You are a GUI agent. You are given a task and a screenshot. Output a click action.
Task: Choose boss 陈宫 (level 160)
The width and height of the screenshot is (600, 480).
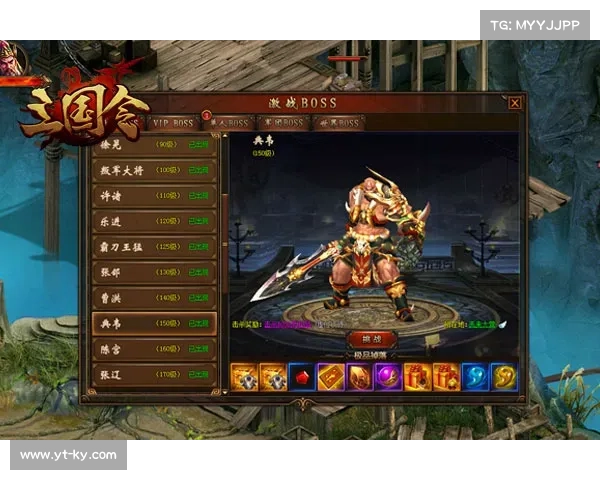[x=154, y=349]
